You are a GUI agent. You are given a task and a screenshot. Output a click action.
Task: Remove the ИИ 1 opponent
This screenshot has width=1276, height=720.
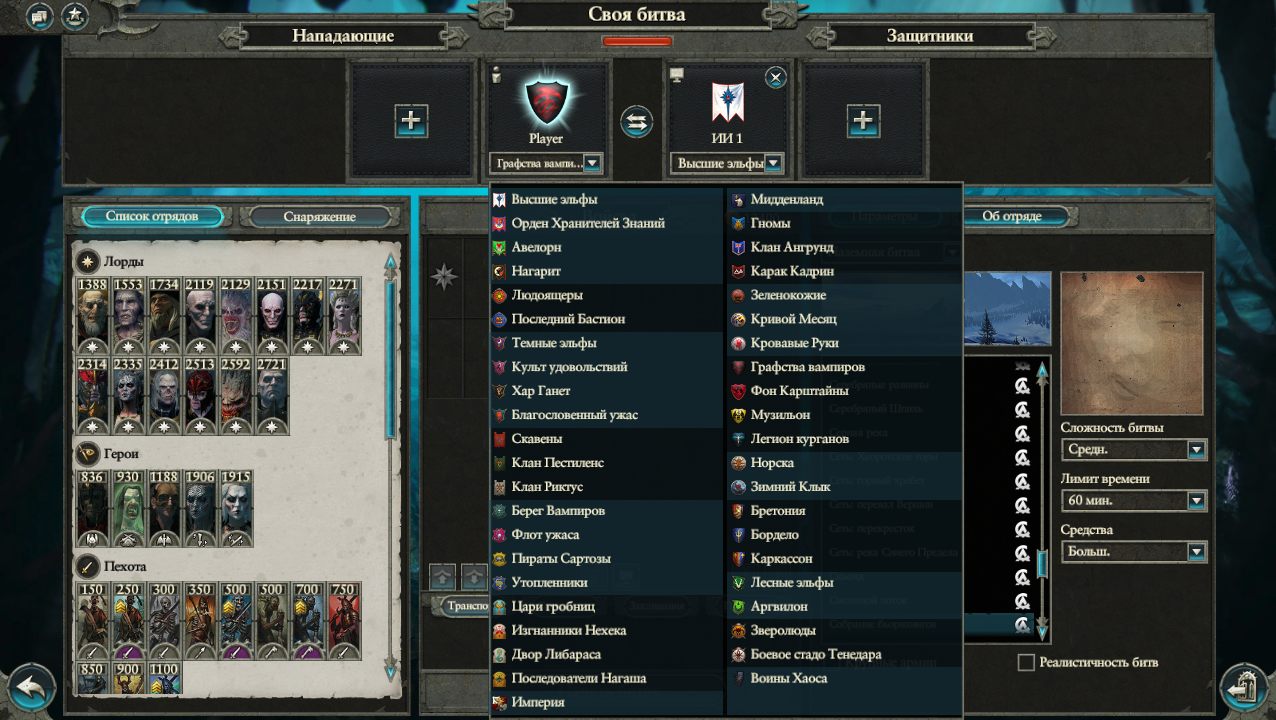pos(776,77)
